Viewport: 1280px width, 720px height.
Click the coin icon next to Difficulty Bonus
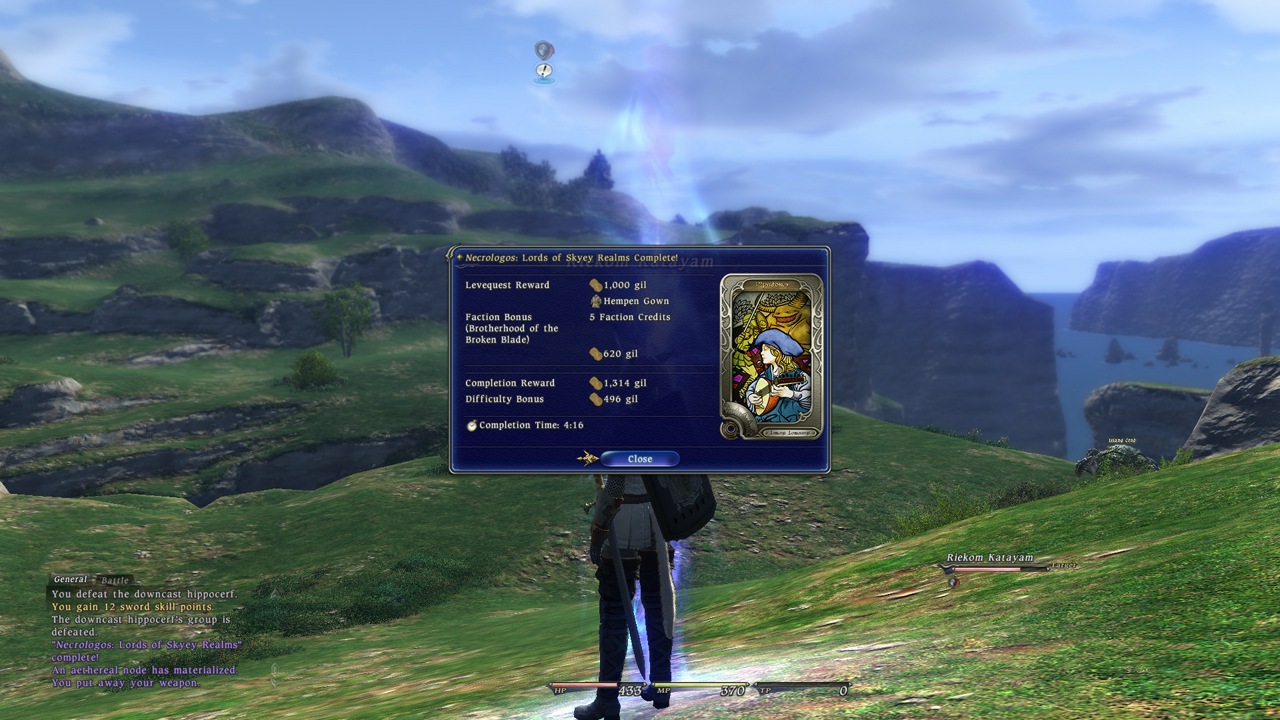click(596, 398)
